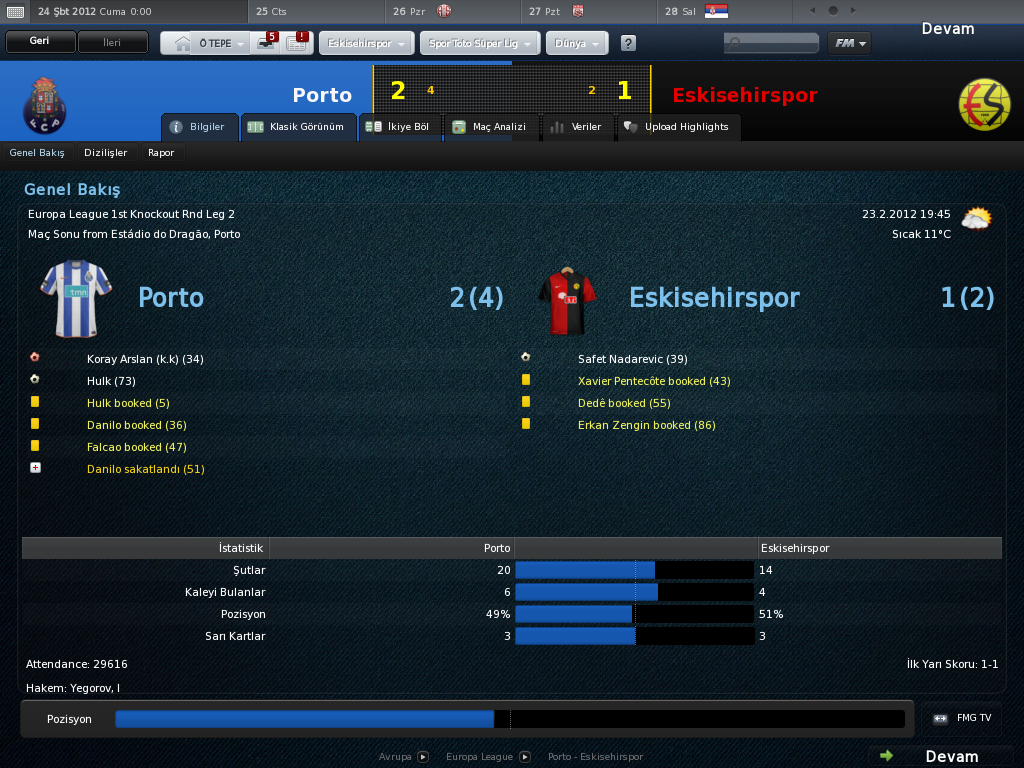Open the Dizilişler sub-view
The height and width of the screenshot is (768, 1024).
[106, 153]
